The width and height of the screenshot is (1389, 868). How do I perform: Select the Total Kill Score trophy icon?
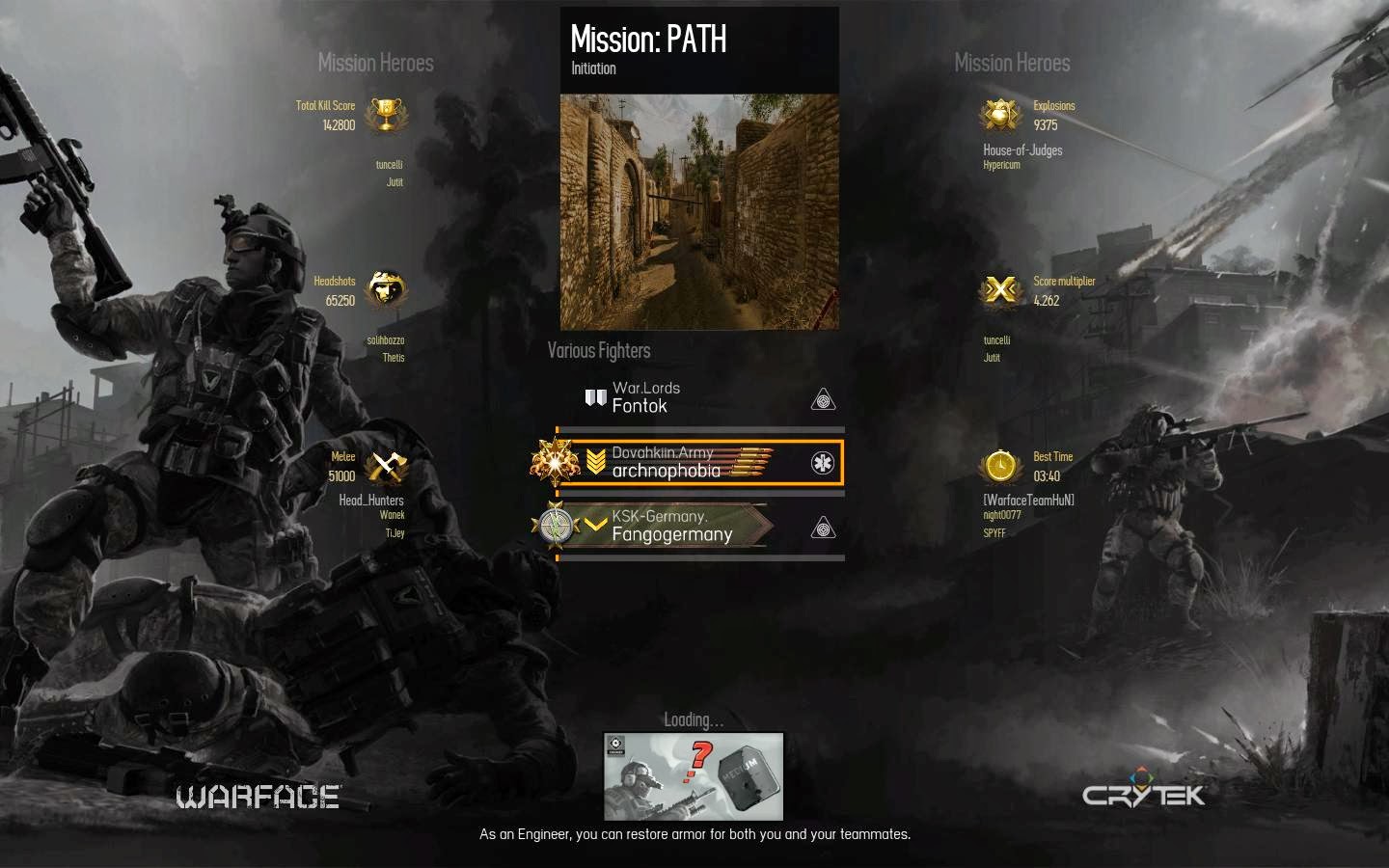(x=388, y=115)
